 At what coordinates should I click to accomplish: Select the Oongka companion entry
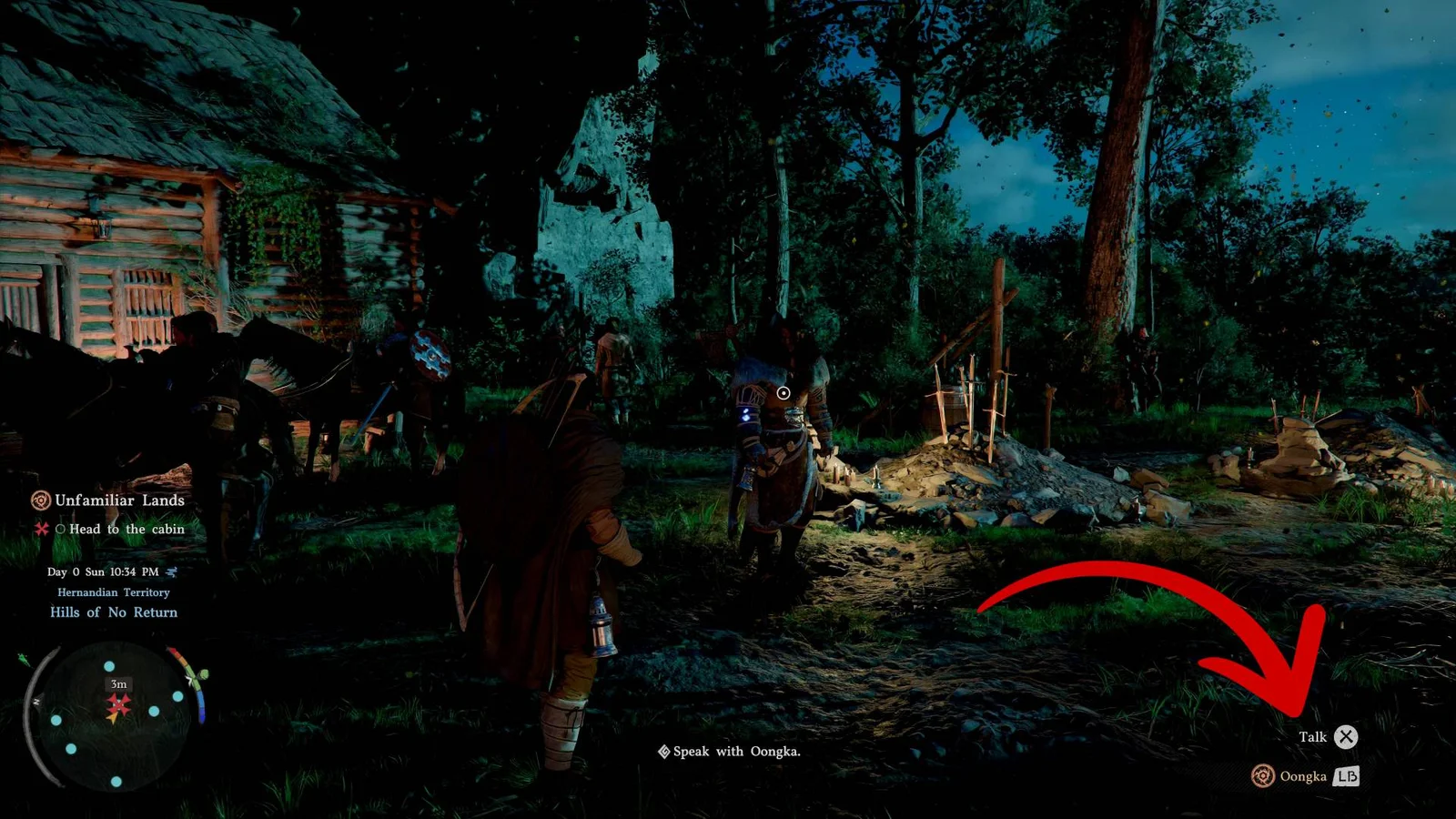pyautogui.click(x=1303, y=776)
